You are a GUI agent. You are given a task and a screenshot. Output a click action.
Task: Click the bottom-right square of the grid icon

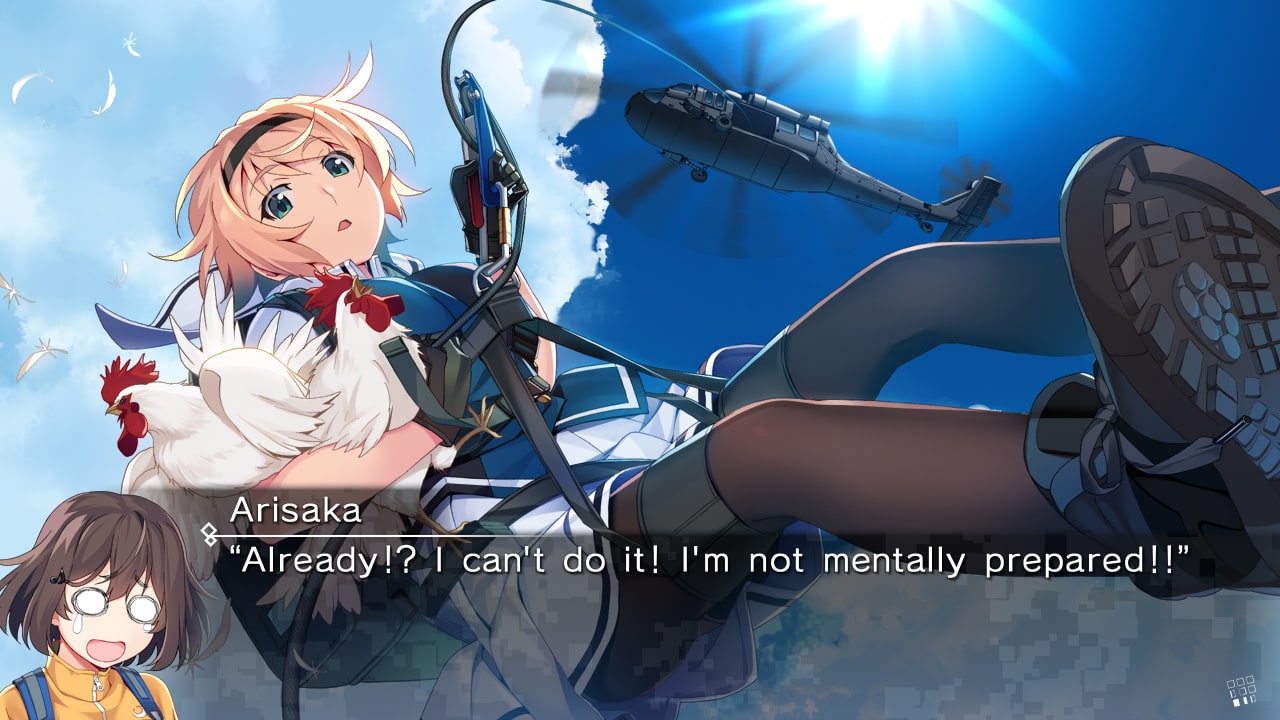[1253, 698]
